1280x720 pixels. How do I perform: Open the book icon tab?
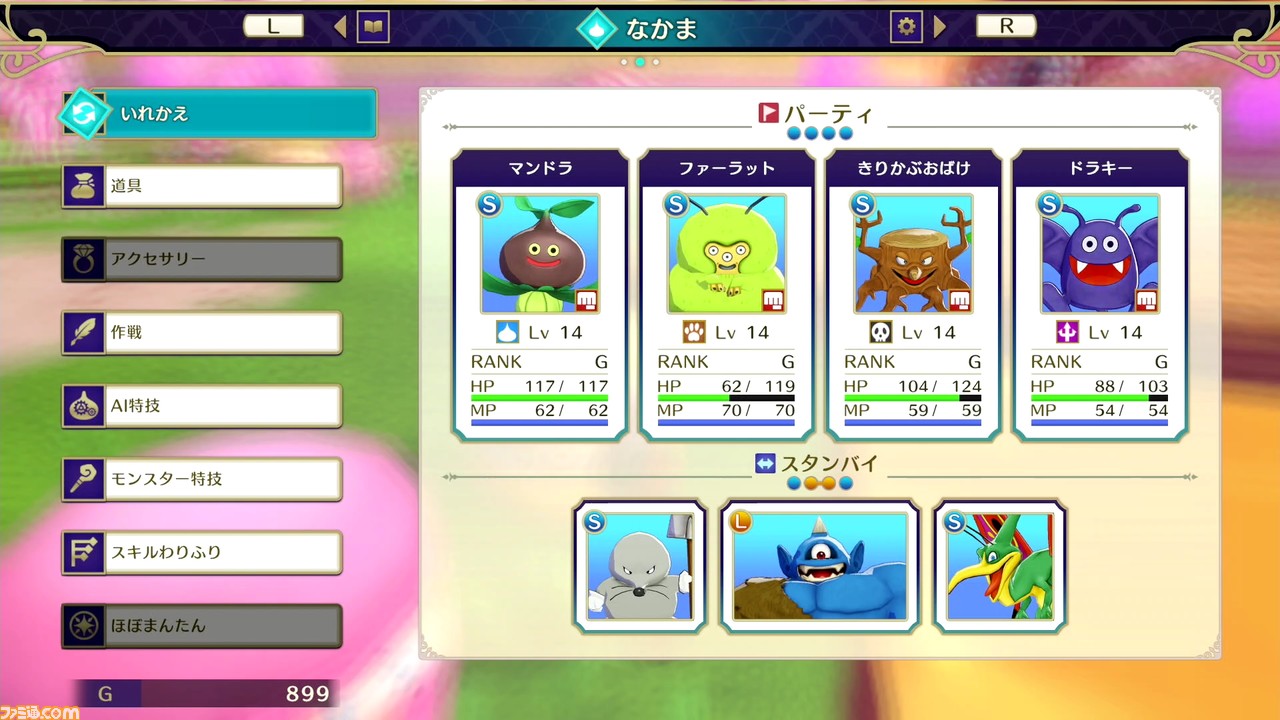tap(373, 27)
